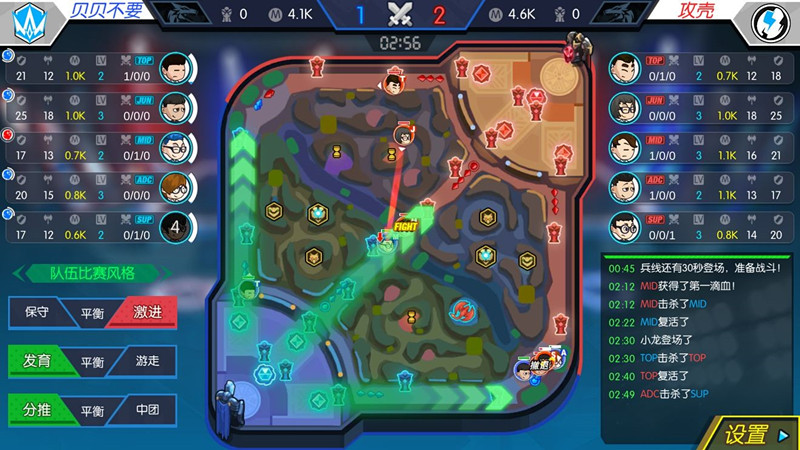
Task: Select 攻壳 team's SUP player row
Action: 698,228
